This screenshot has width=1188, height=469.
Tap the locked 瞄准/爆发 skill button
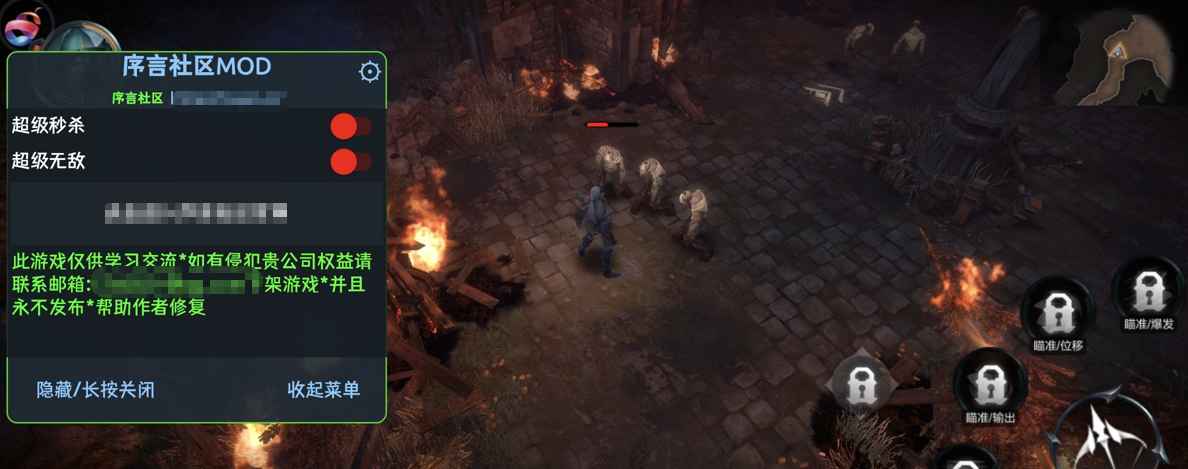coord(1146,292)
